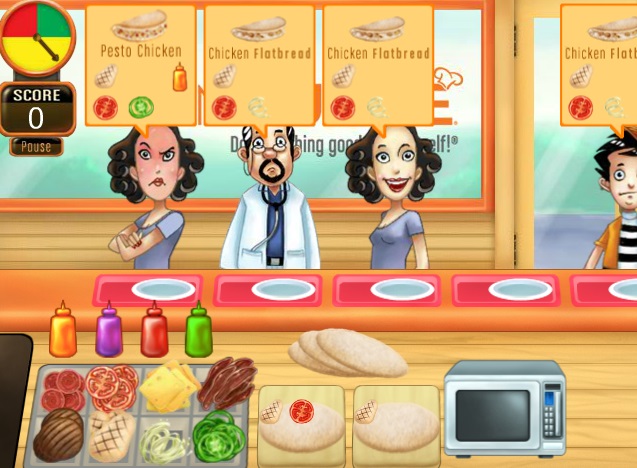Click the microwave oven
This screenshot has height=468, width=637.
click(504, 408)
